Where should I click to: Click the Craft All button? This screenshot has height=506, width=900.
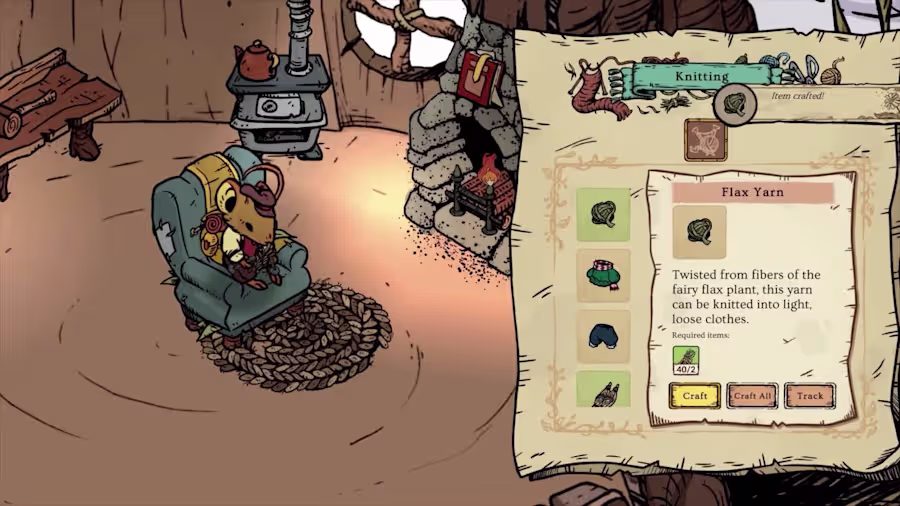coord(752,396)
